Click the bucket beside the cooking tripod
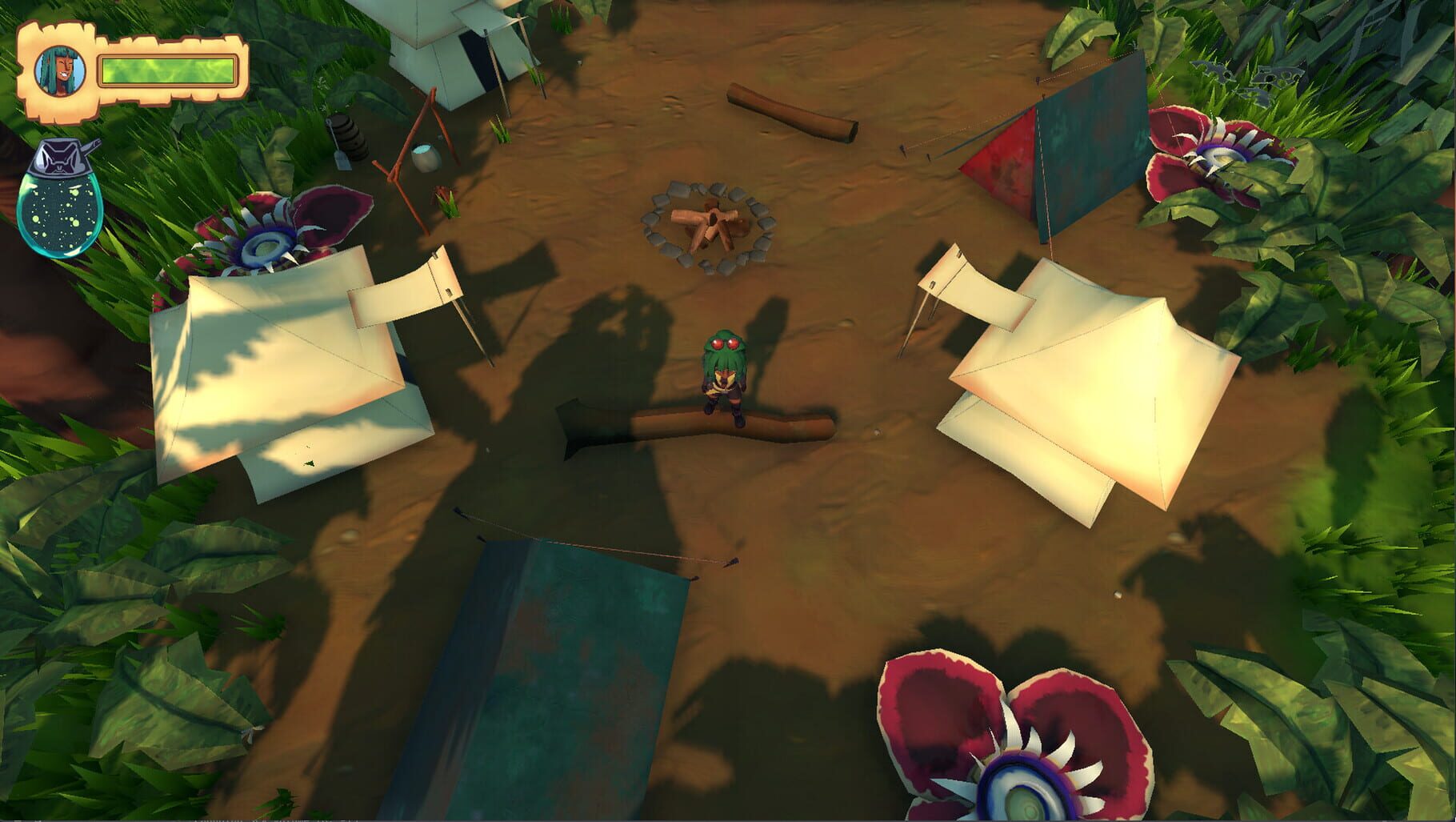This screenshot has width=1456, height=822. coord(426,157)
